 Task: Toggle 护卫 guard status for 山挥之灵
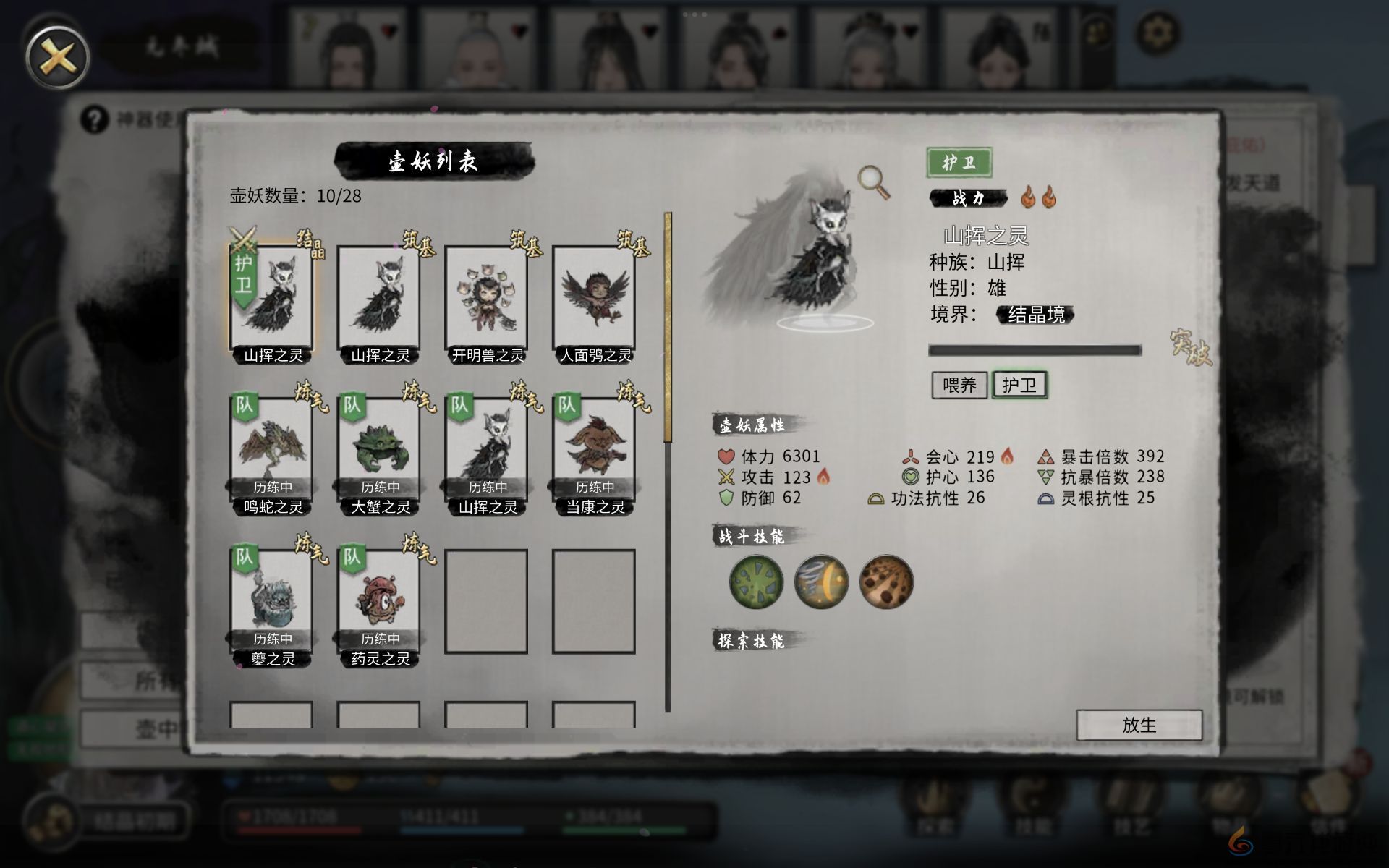tap(1021, 384)
